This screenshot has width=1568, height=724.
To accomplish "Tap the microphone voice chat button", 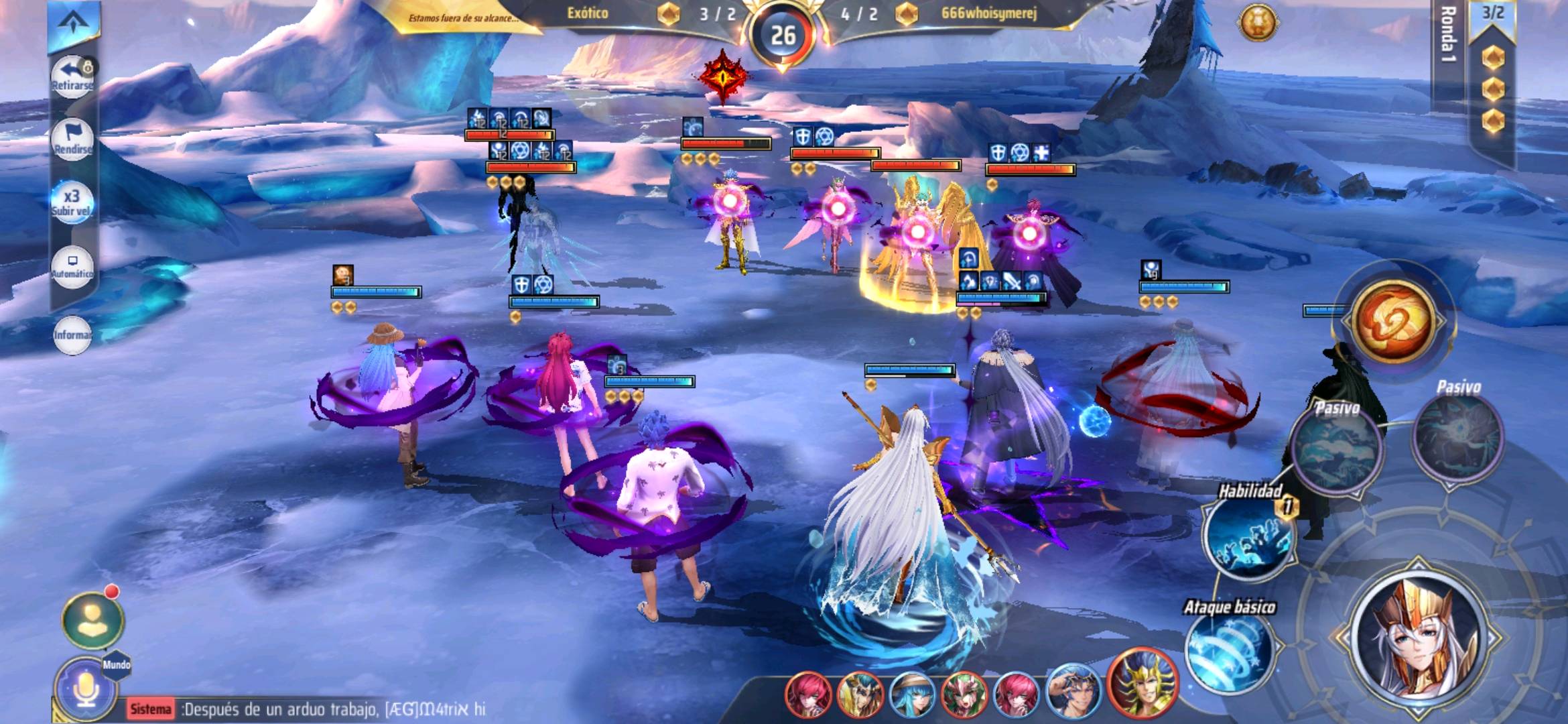I will tap(85, 690).
